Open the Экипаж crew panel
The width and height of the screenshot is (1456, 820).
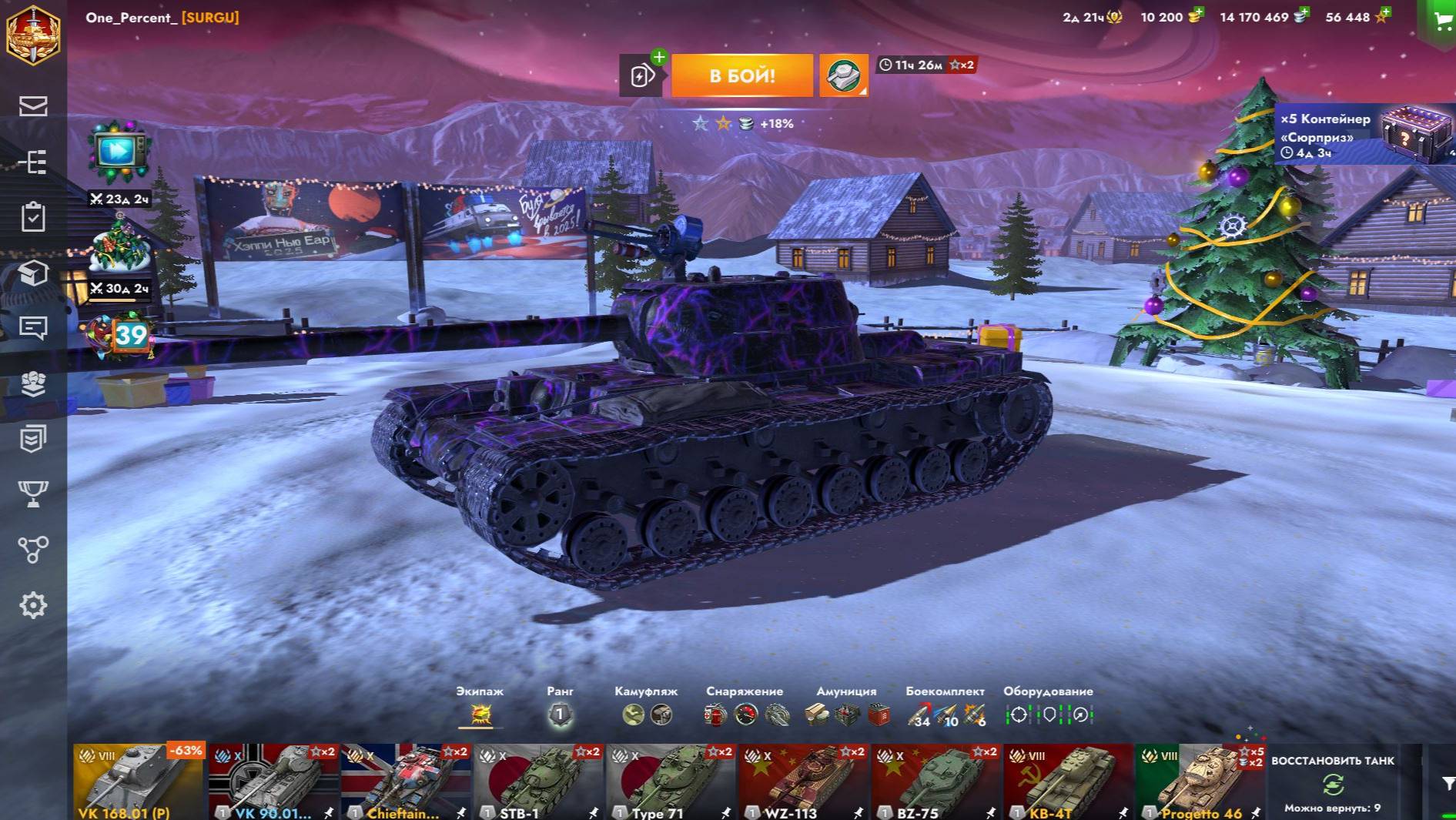tap(480, 715)
